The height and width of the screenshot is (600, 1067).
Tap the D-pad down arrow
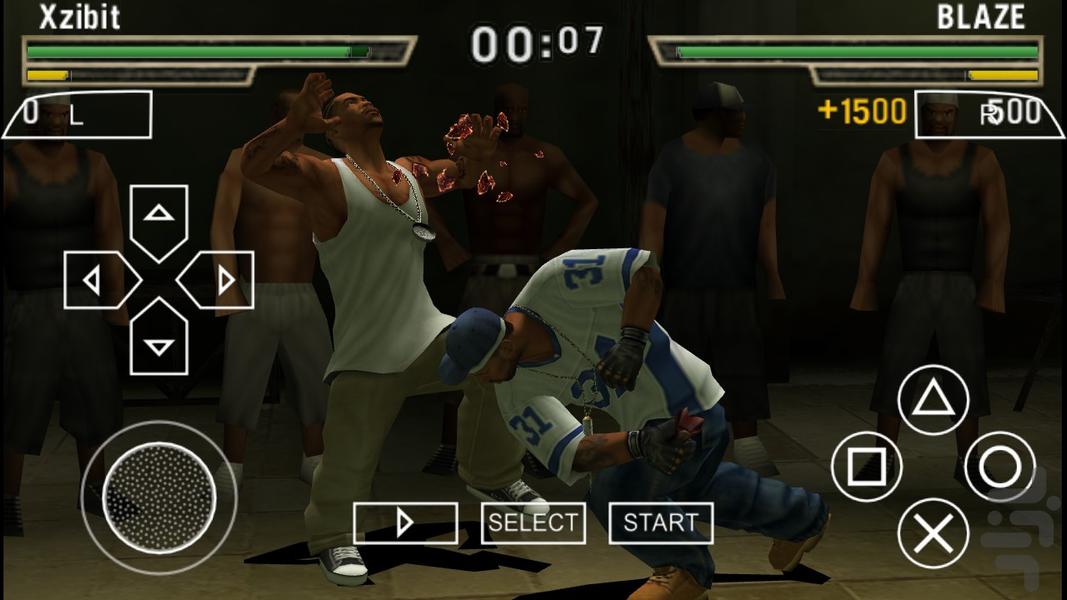159,341
